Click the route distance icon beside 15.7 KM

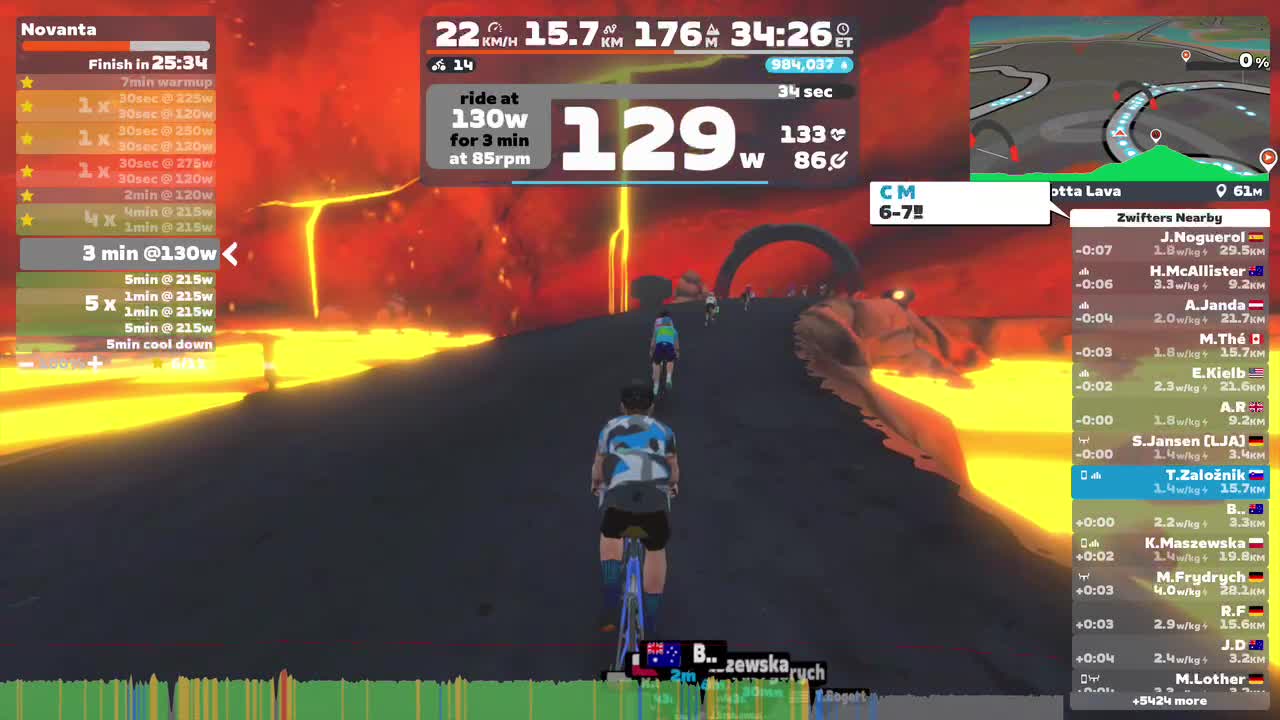pyautogui.click(x=607, y=28)
